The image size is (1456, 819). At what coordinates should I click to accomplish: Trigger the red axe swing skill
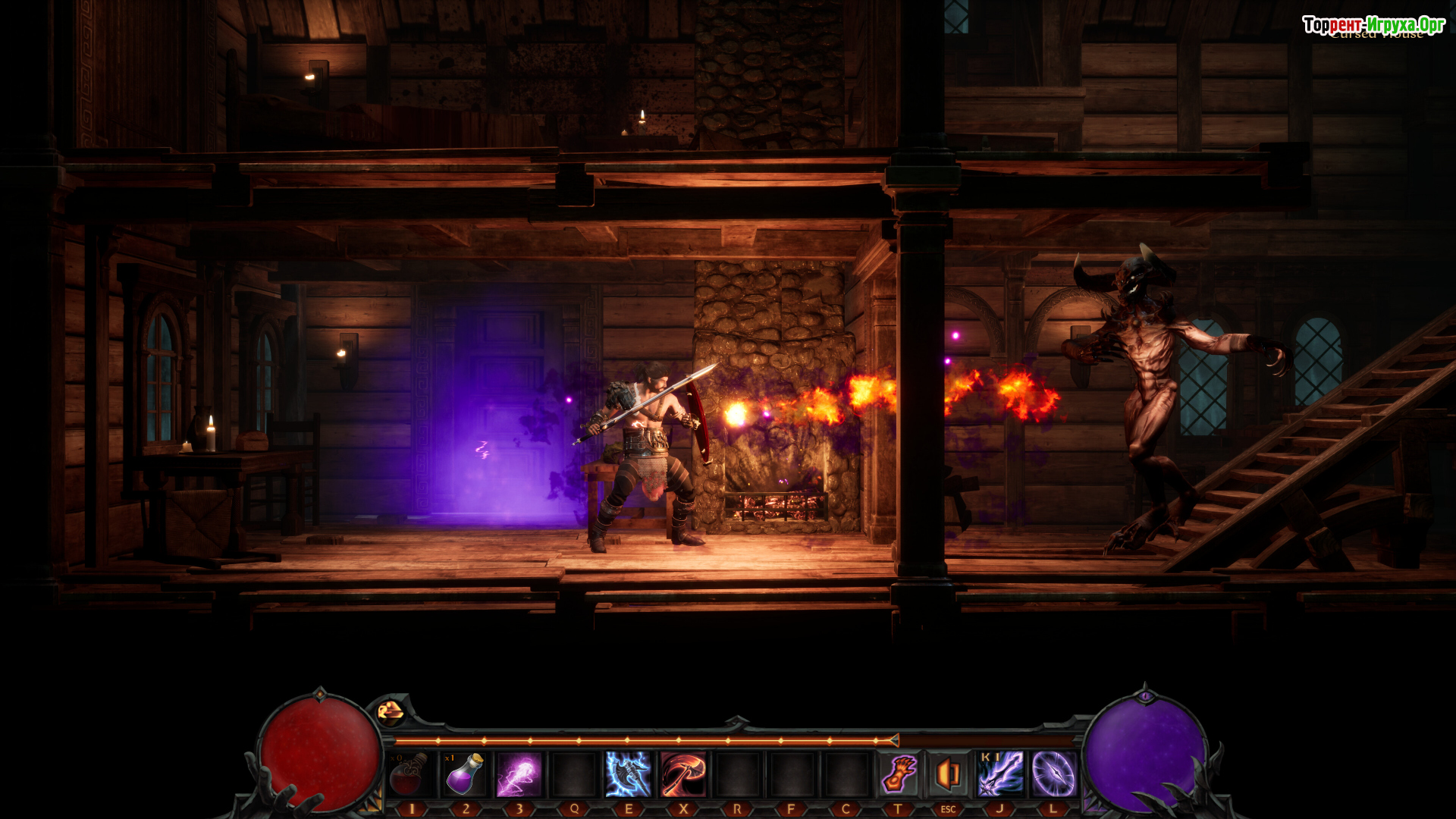683,774
